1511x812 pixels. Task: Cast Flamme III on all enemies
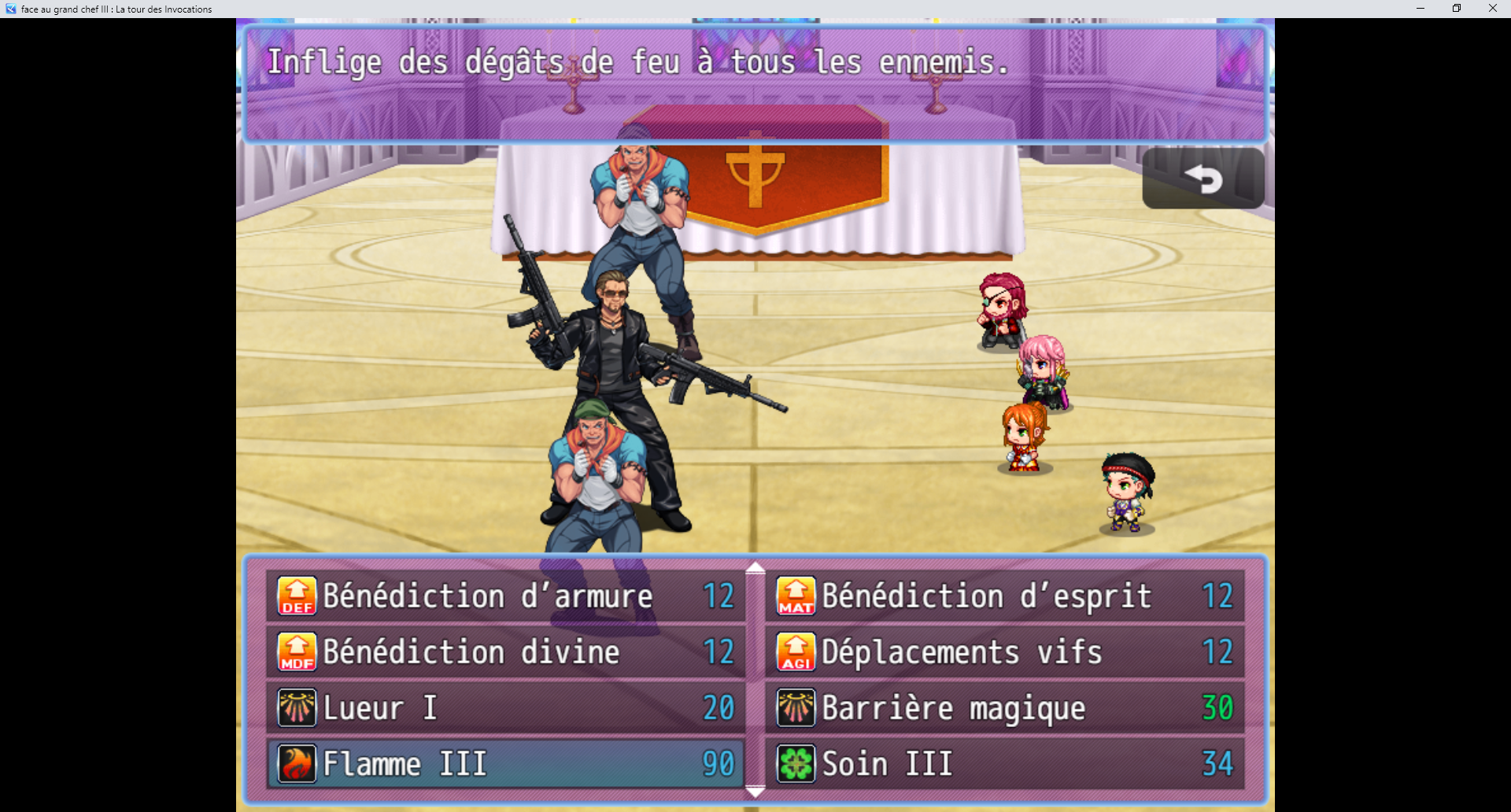coord(472,763)
